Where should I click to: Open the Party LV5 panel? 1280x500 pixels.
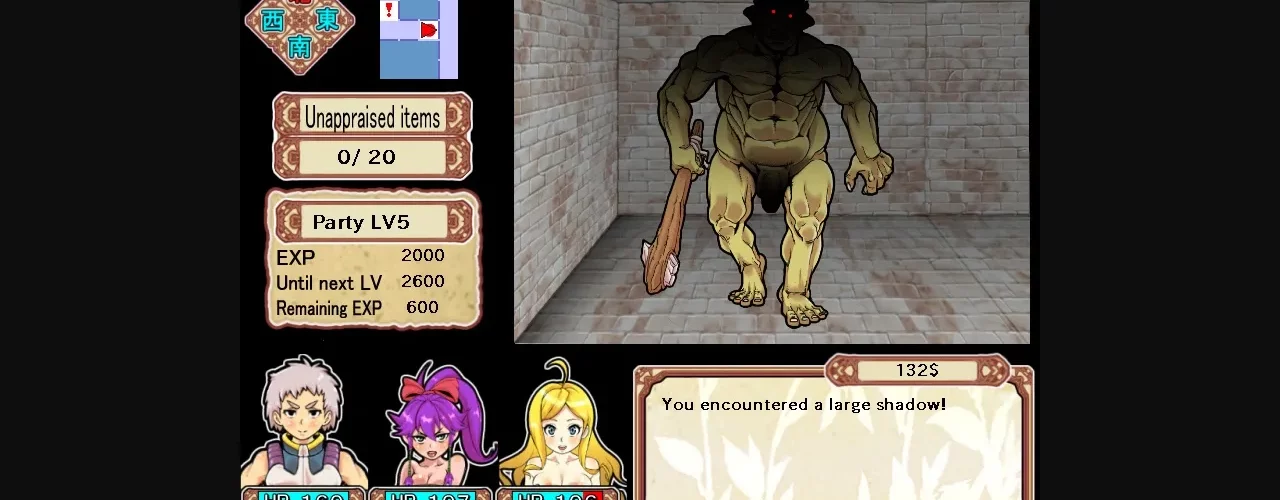point(372,258)
